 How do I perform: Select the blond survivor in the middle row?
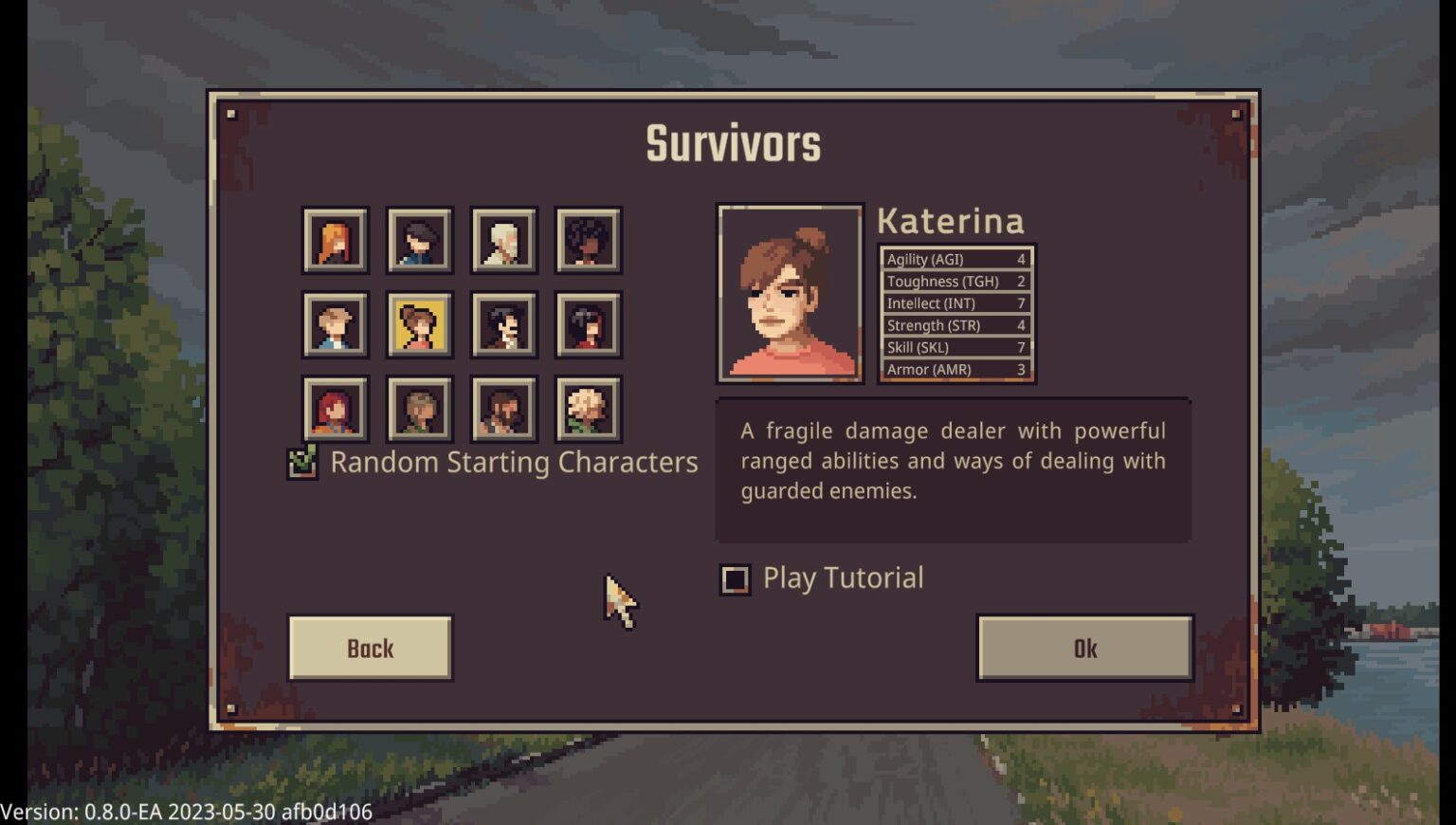(334, 323)
